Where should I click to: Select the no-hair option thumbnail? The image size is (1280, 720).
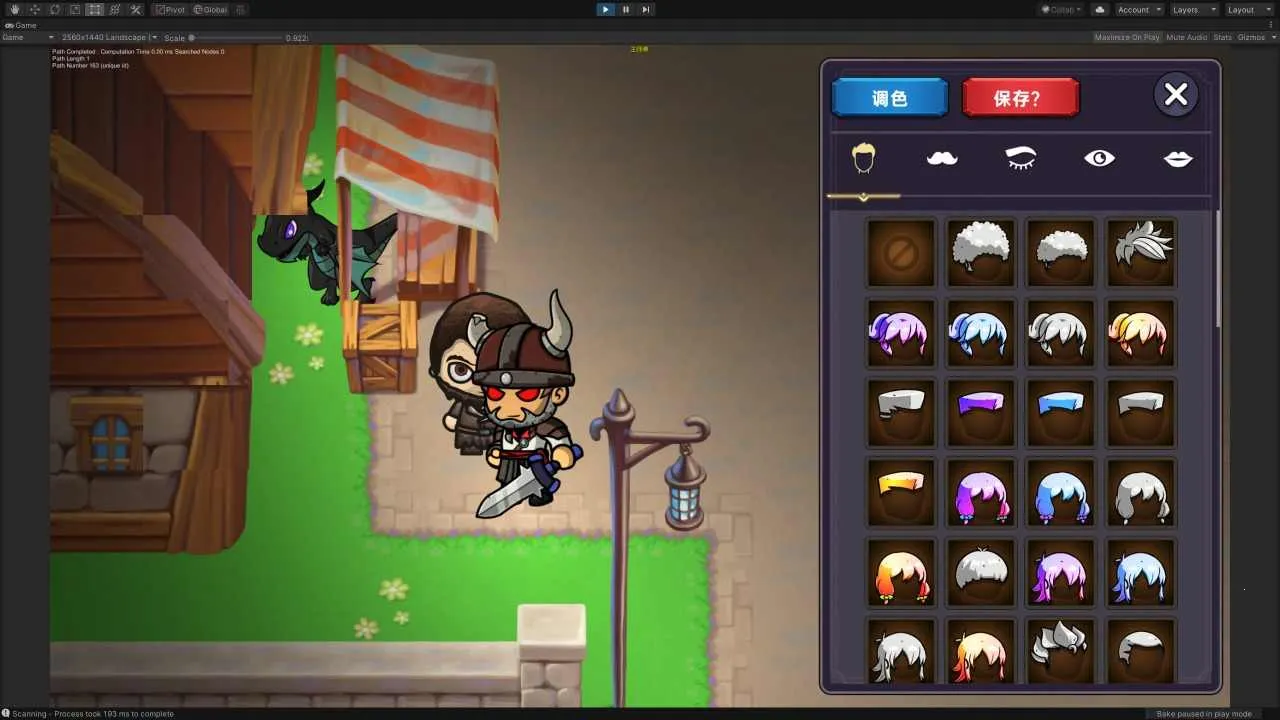pos(900,251)
